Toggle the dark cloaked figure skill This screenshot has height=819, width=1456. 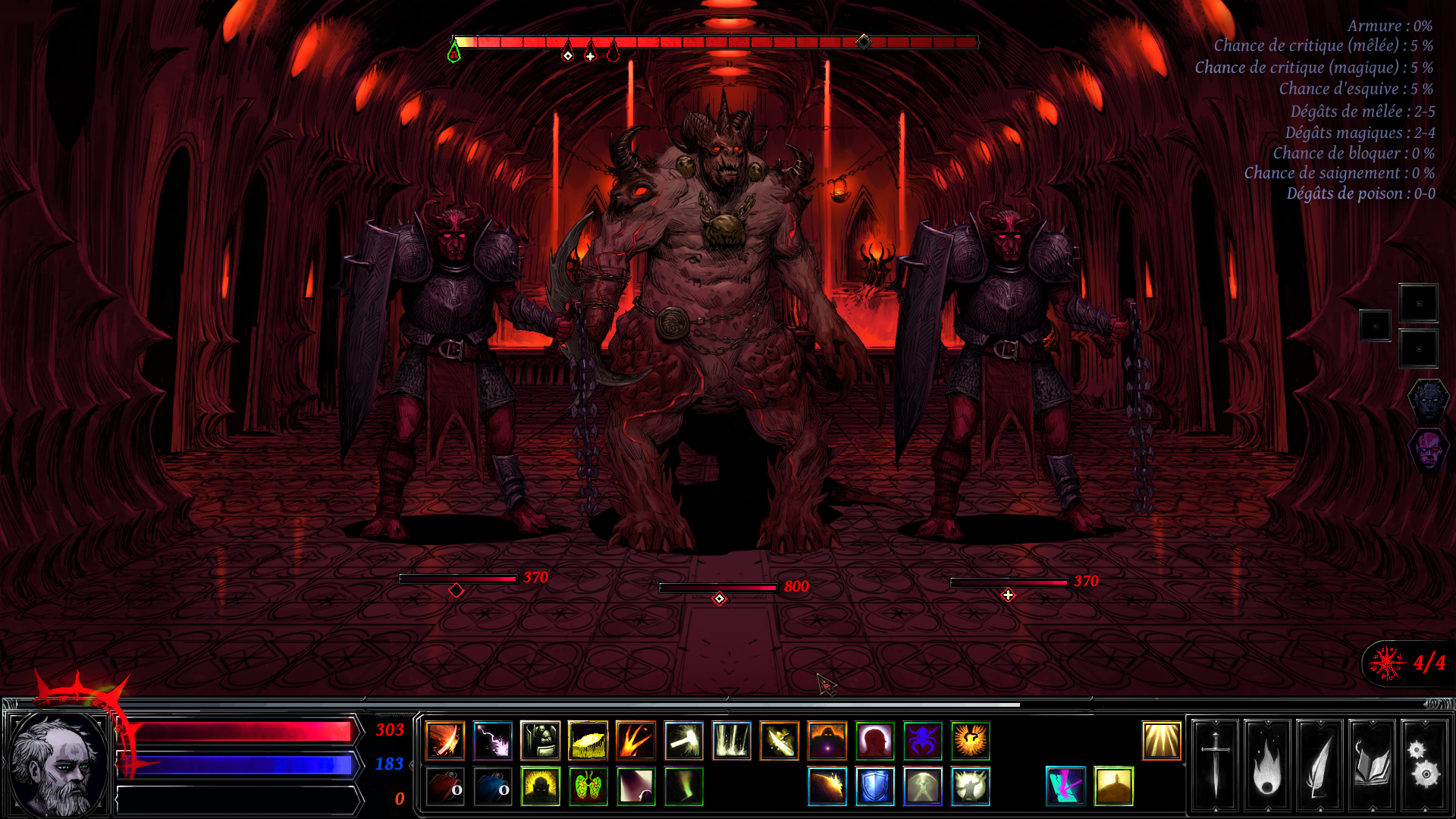tap(829, 741)
